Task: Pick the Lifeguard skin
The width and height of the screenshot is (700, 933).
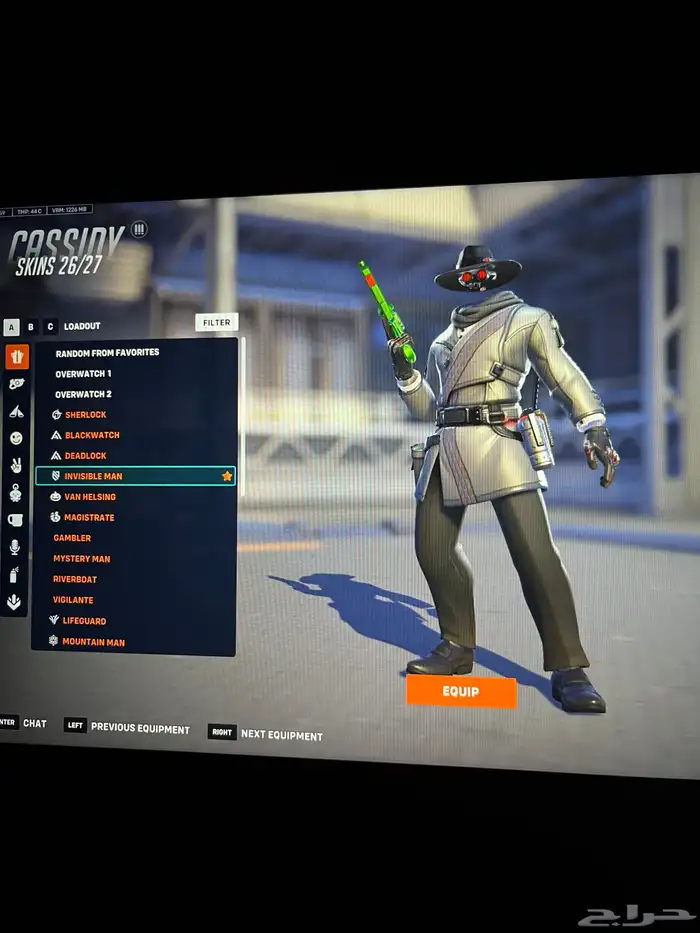Action: [x=84, y=621]
